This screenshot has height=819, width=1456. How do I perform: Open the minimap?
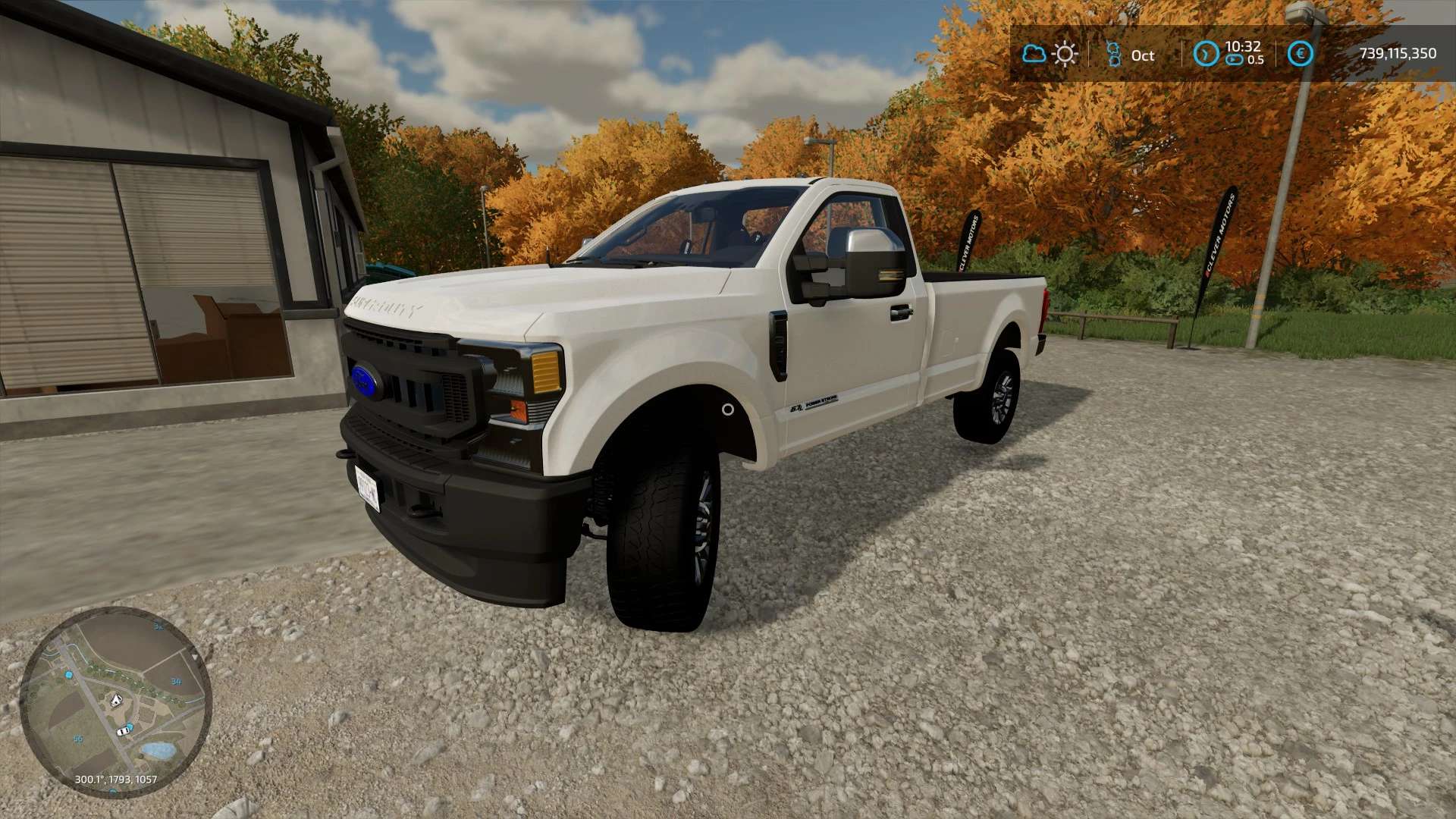coord(115,701)
